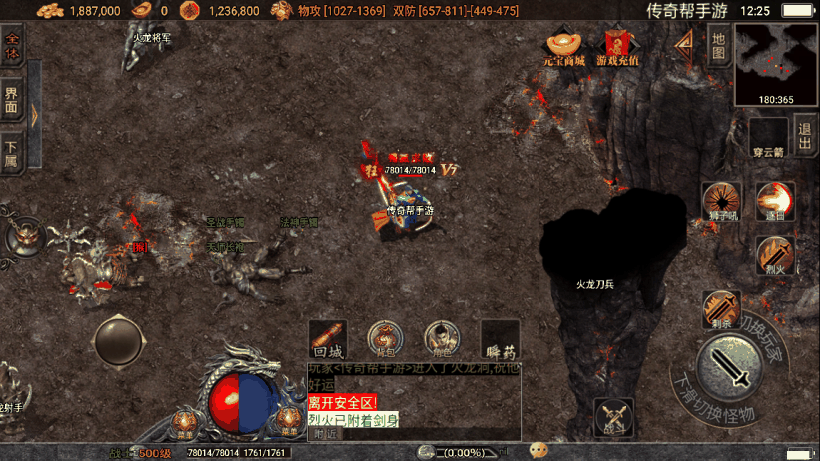Open the 背包 bag
820x461 pixels.
pos(385,339)
